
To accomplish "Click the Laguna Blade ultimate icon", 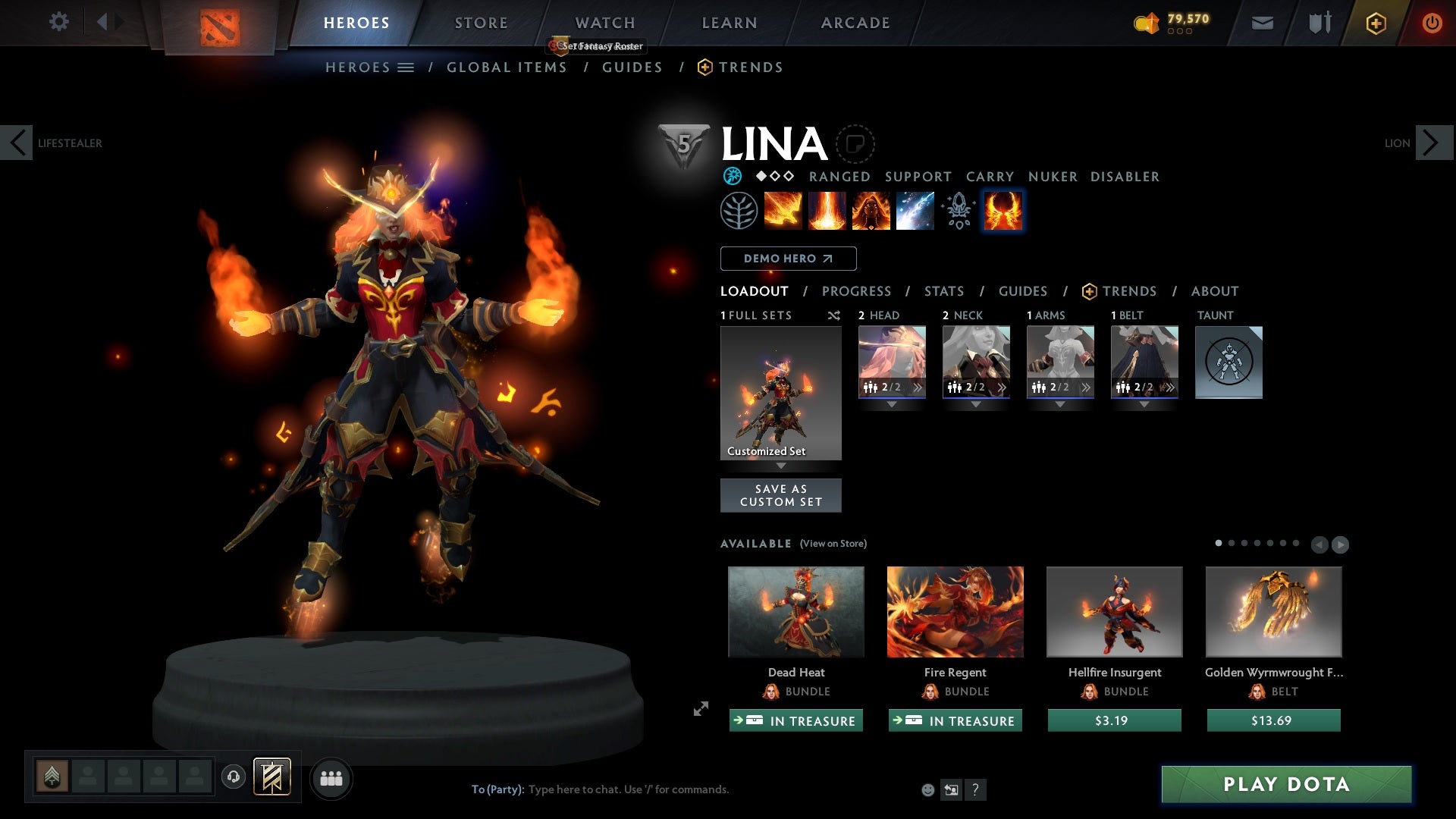I will pos(915,211).
